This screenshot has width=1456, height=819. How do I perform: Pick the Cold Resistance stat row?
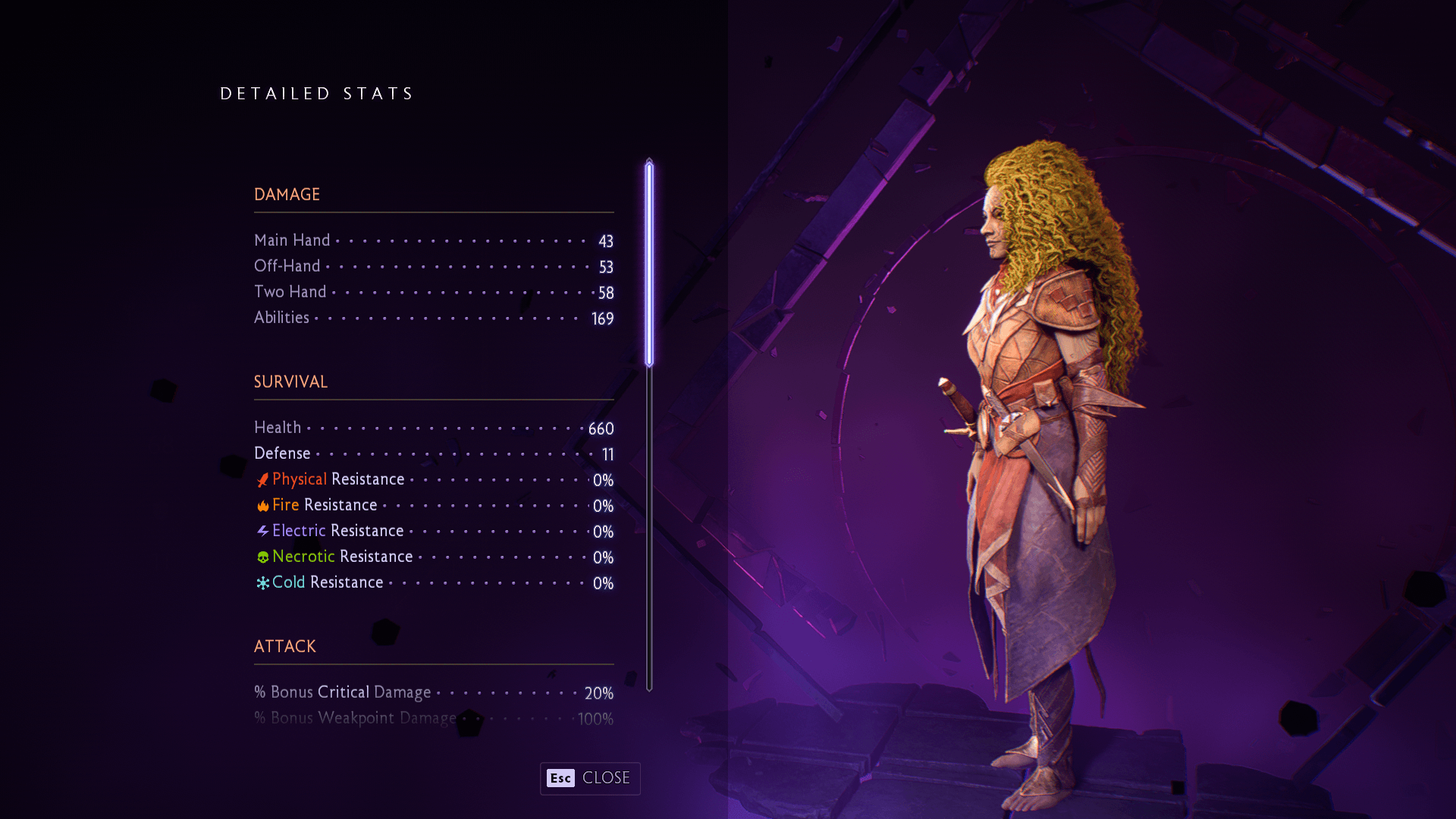[433, 582]
